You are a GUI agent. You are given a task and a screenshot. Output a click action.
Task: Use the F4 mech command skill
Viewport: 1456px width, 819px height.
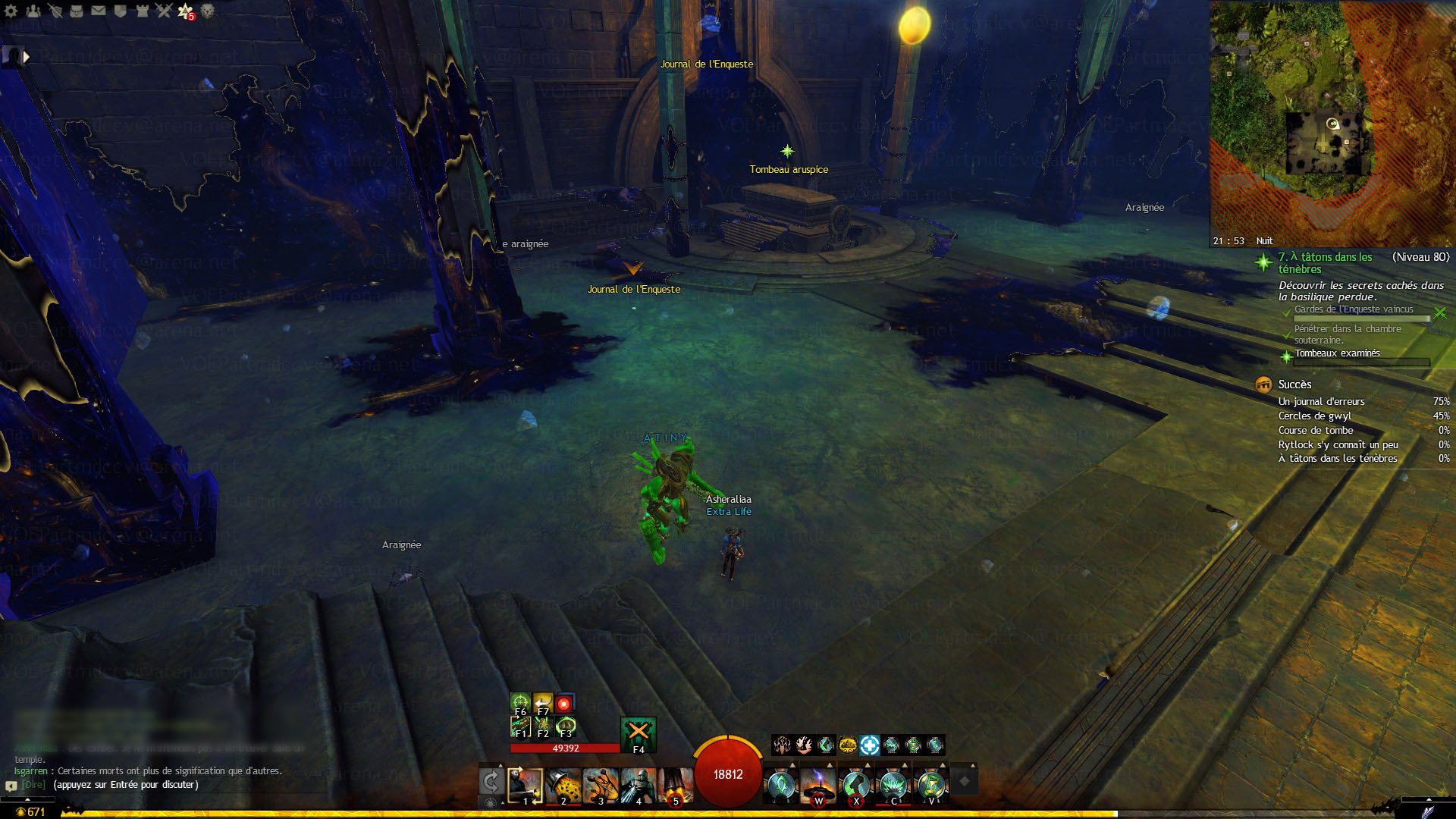[638, 733]
